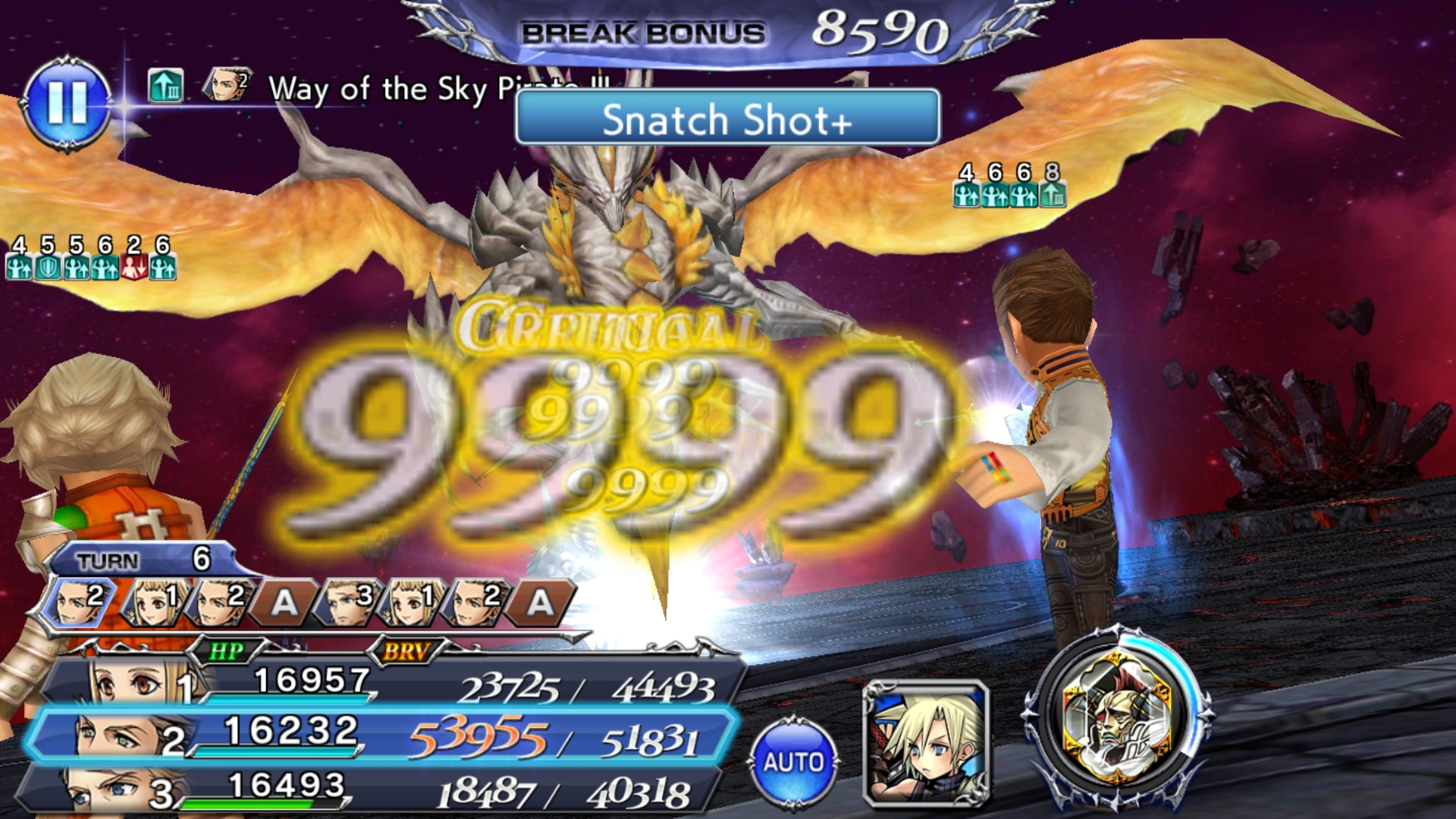Tap the enemy party-buff icon with timer 6

996,196
